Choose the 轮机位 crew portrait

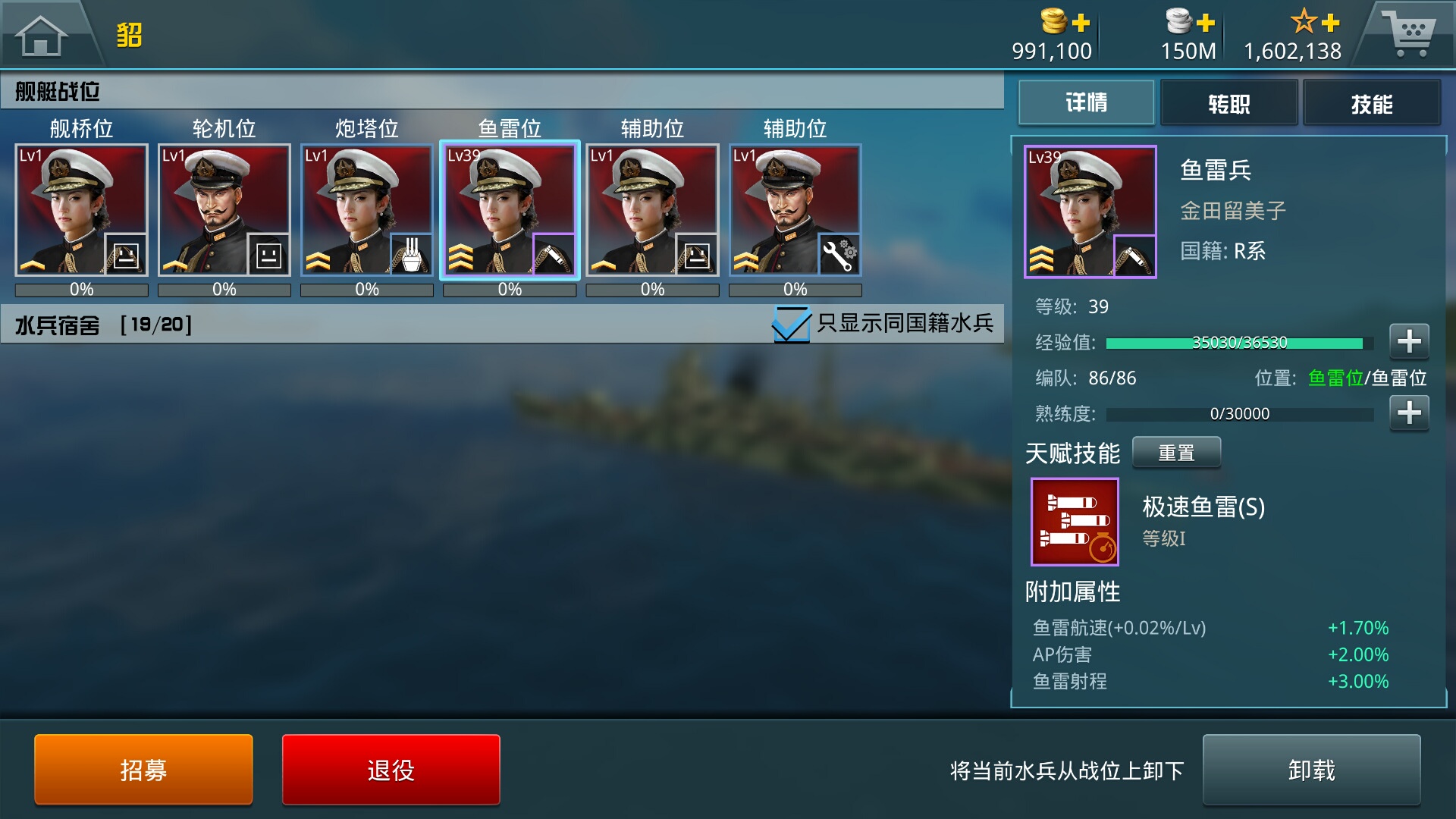click(x=224, y=210)
